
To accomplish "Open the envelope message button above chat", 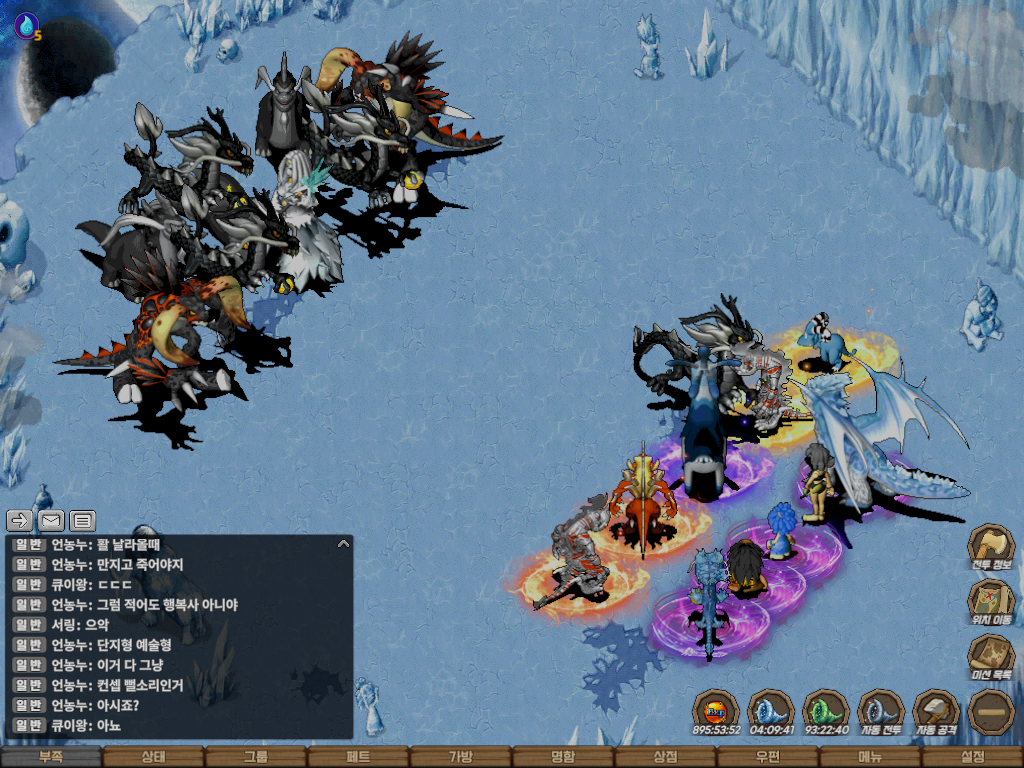I will pos(51,520).
